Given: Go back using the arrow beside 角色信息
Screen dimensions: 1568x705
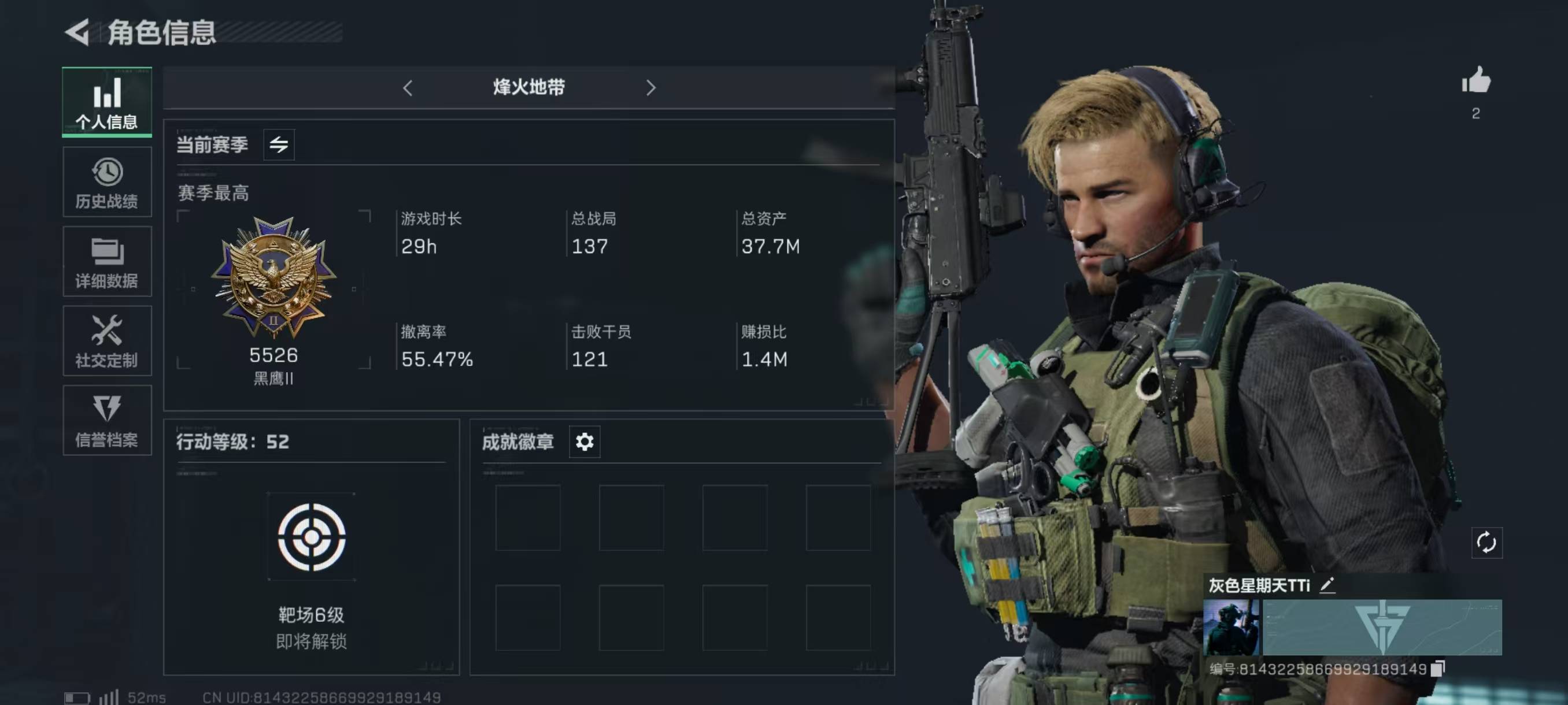Looking at the screenshot, I should pyautogui.click(x=77, y=32).
